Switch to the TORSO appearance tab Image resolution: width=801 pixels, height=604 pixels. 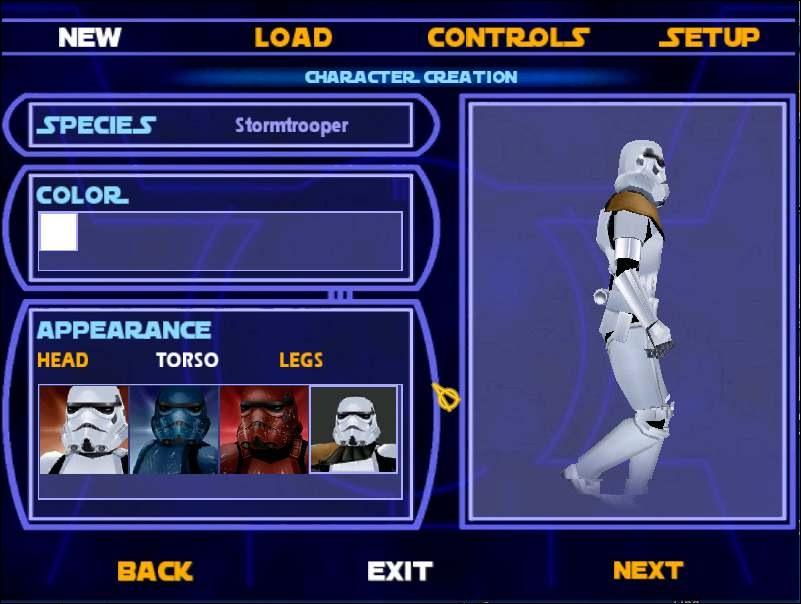(x=186, y=360)
